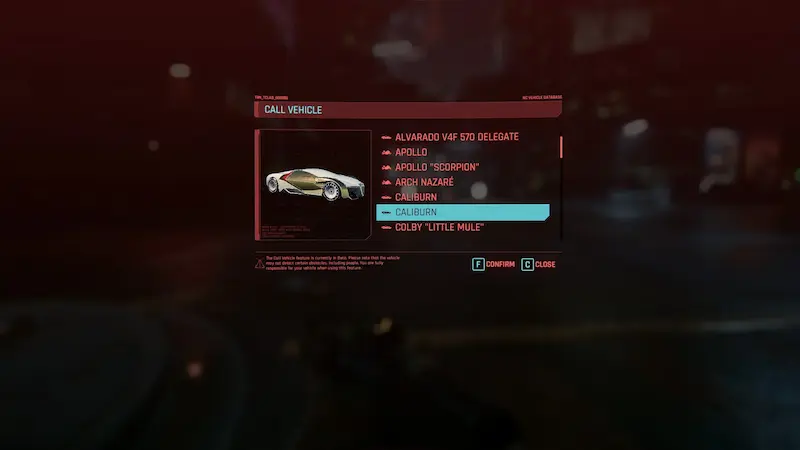Select the Alvarado V4F 570 Delegate entry

click(x=456, y=137)
